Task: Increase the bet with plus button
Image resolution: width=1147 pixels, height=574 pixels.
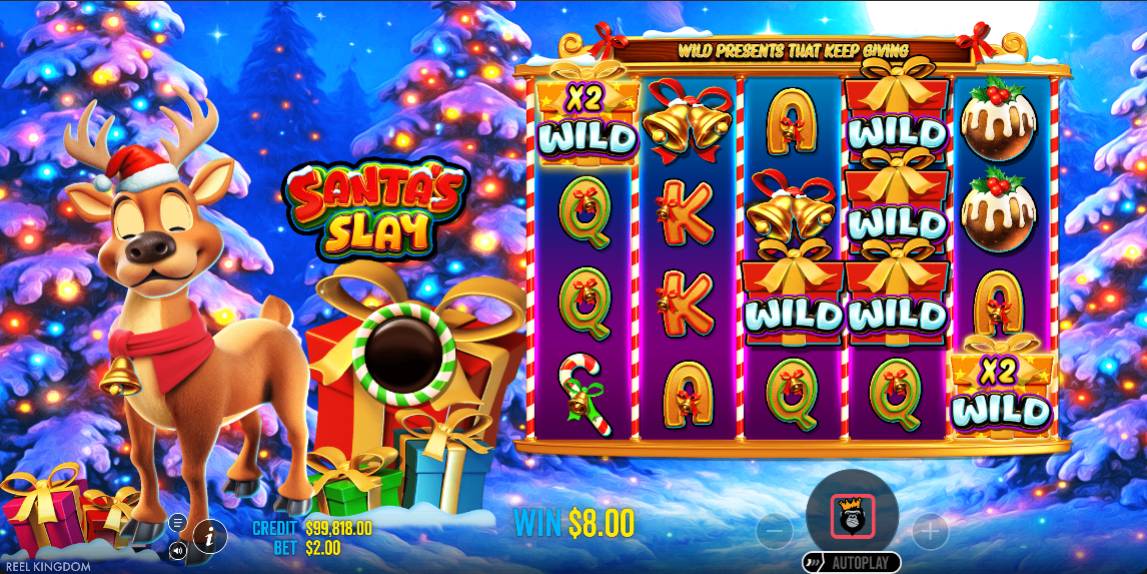Action: pyautogui.click(x=929, y=527)
